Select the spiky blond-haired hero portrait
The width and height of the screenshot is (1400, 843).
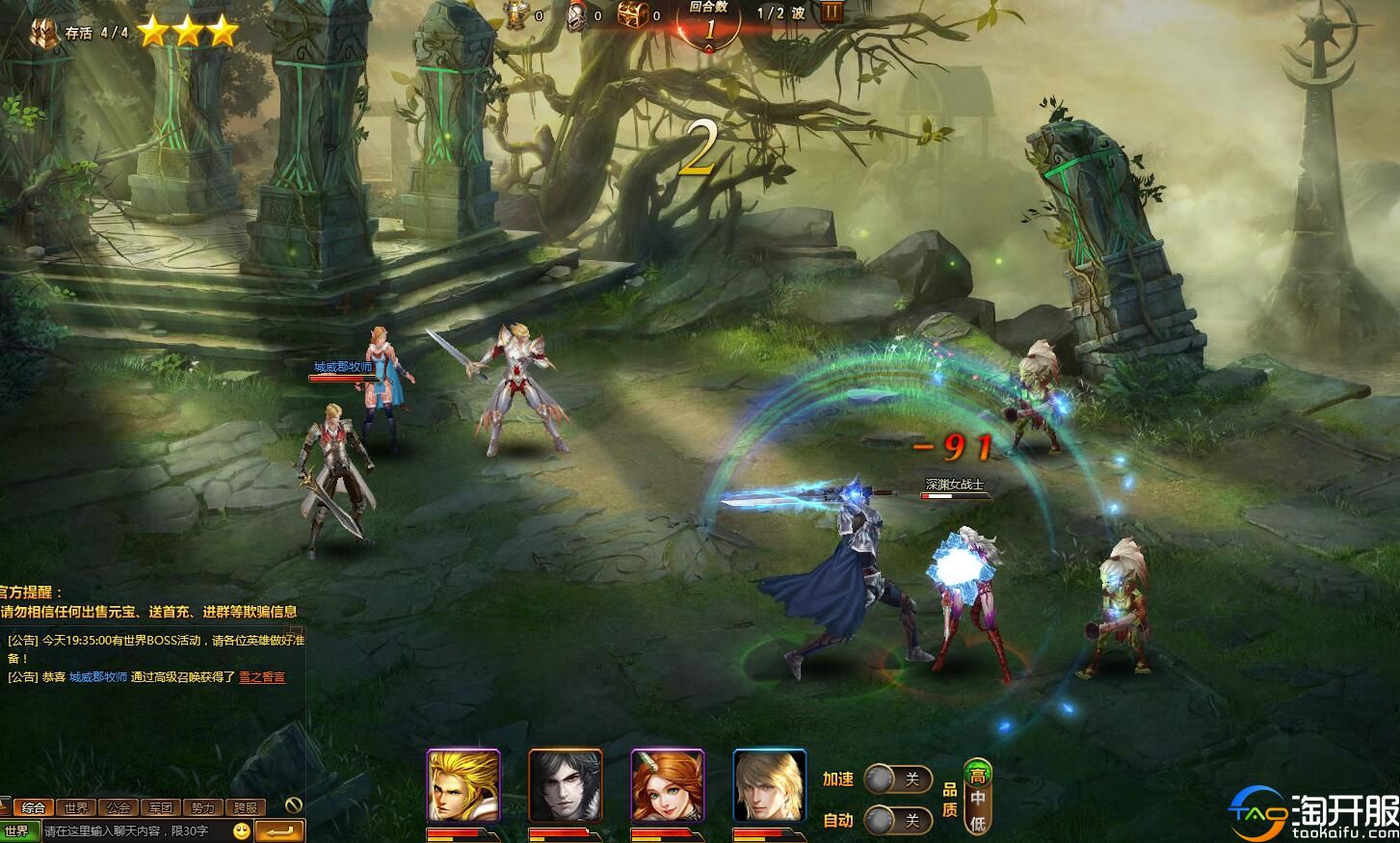tap(463, 785)
